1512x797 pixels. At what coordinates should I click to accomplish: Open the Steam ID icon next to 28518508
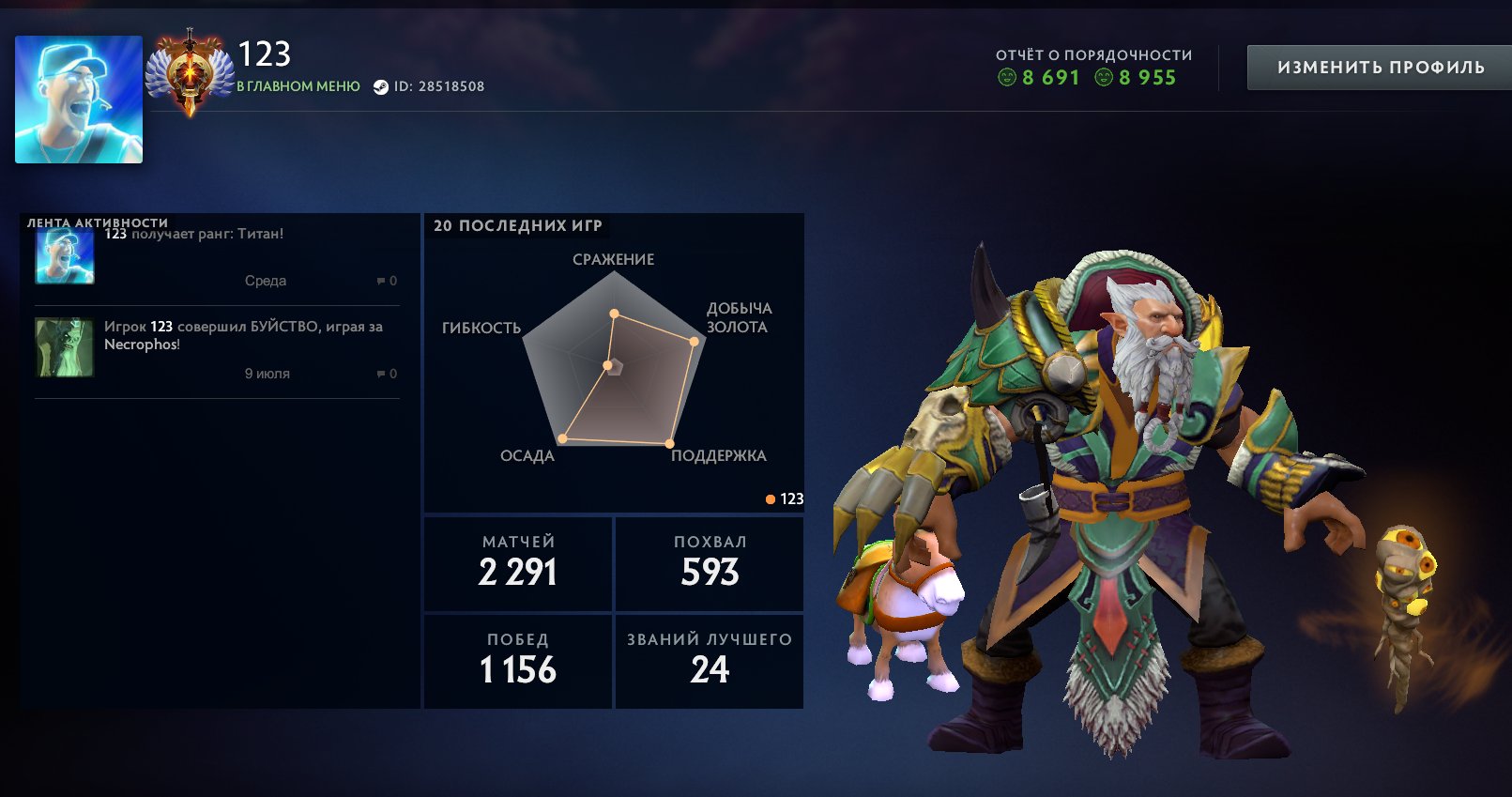379,85
